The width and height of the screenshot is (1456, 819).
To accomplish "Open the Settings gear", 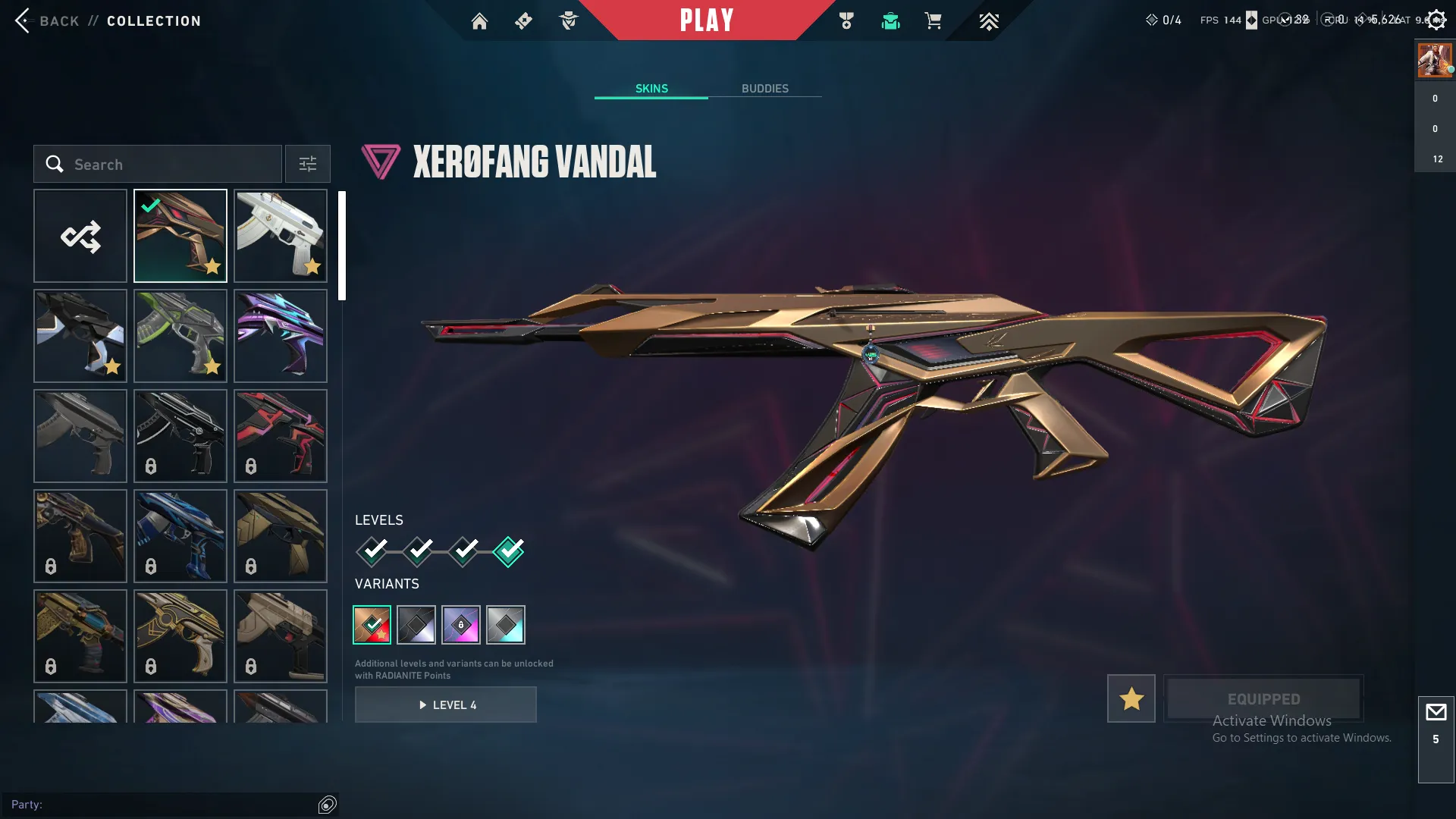I will point(1436,19).
